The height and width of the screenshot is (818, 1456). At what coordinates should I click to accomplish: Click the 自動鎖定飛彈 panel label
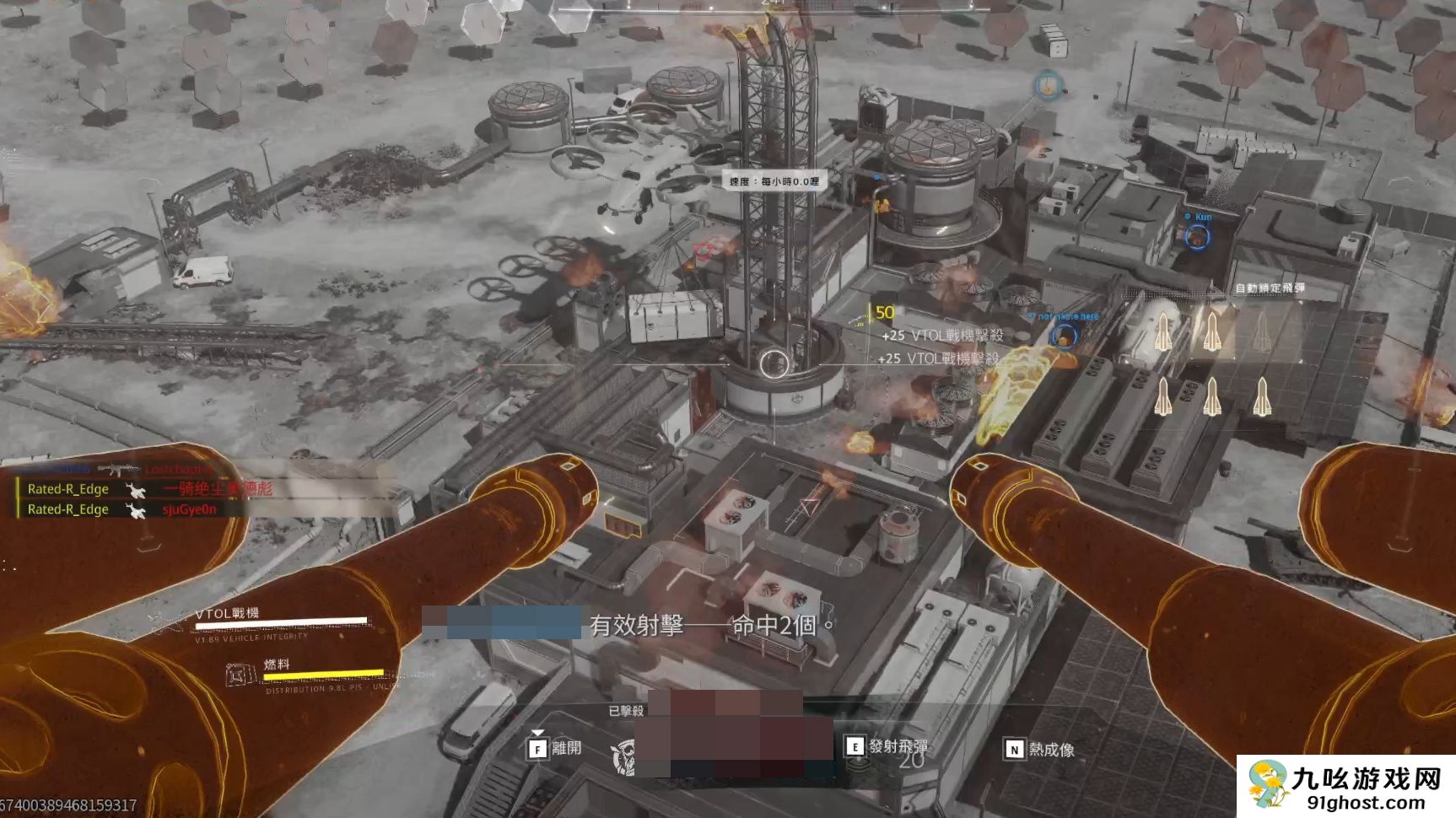[x=1270, y=288]
